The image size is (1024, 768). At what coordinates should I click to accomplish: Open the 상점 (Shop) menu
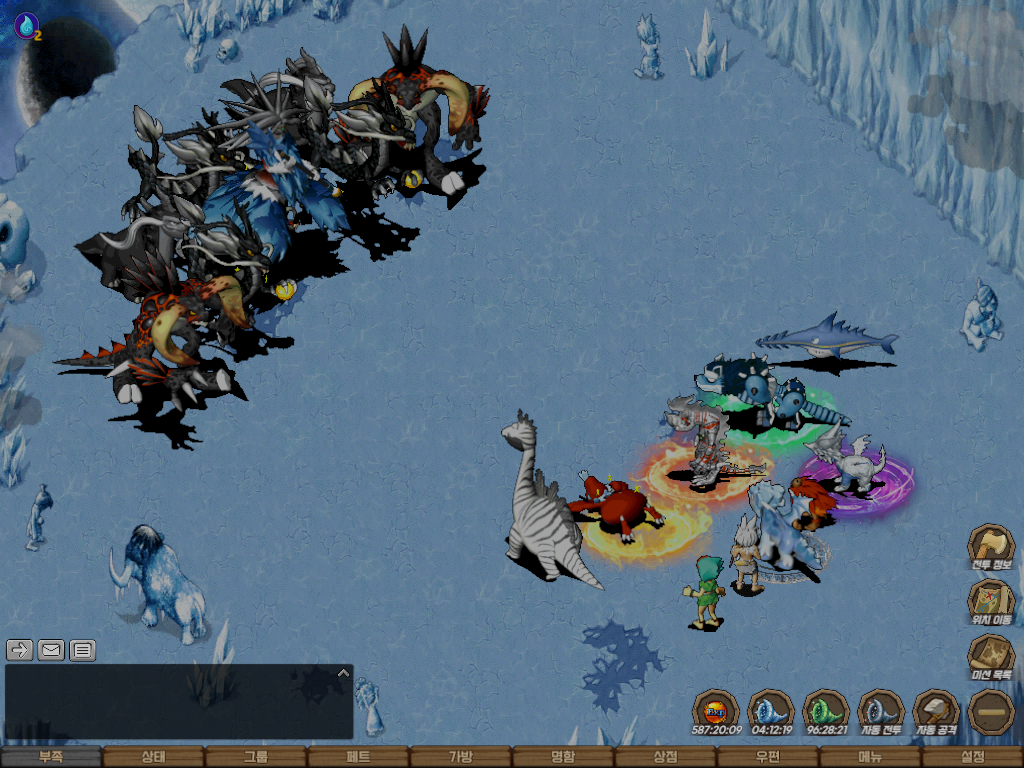pyautogui.click(x=665, y=758)
